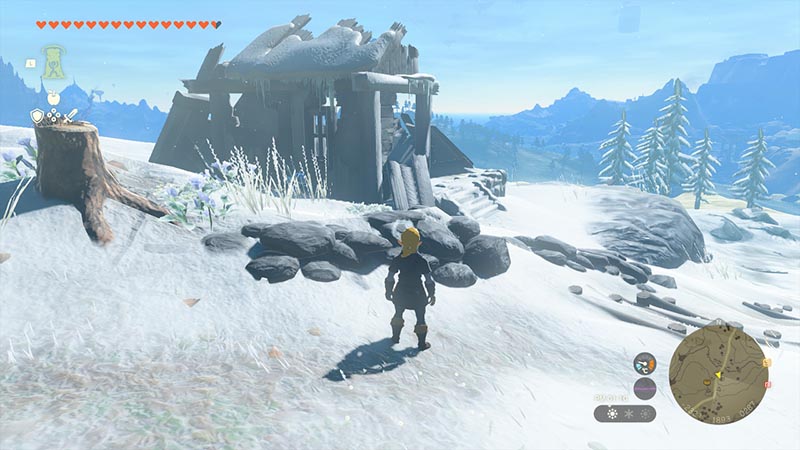
Task: Open the weather forecast bar
Action: tap(624, 413)
